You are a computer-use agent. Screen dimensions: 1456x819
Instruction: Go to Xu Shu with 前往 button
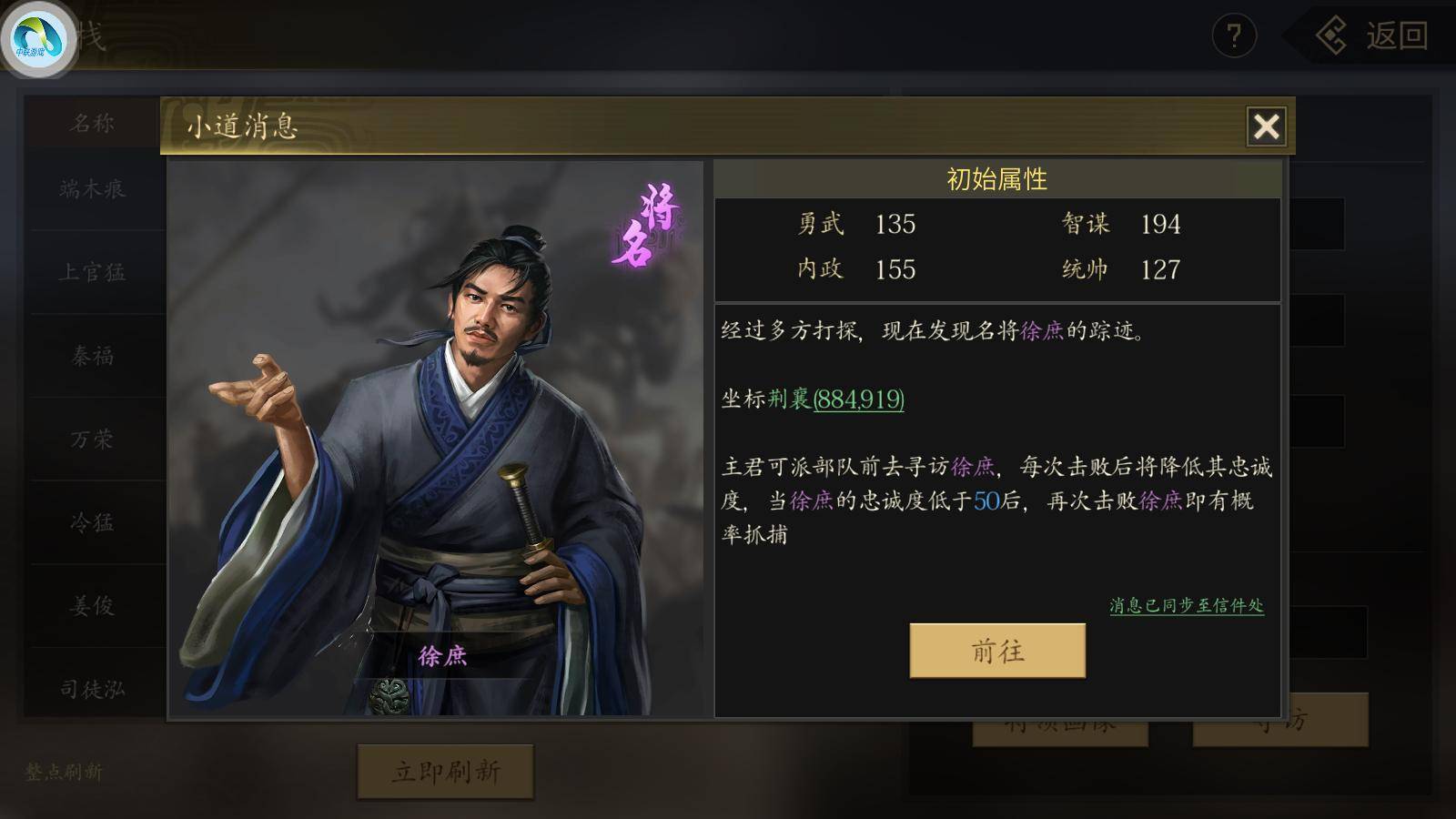point(997,651)
